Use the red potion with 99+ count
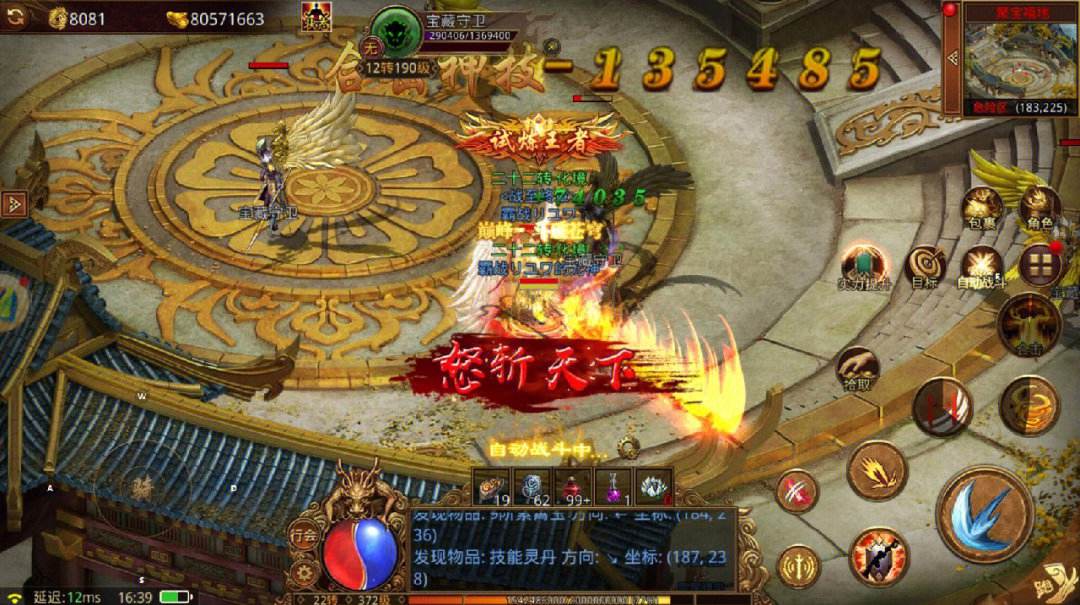 [572, 486]
